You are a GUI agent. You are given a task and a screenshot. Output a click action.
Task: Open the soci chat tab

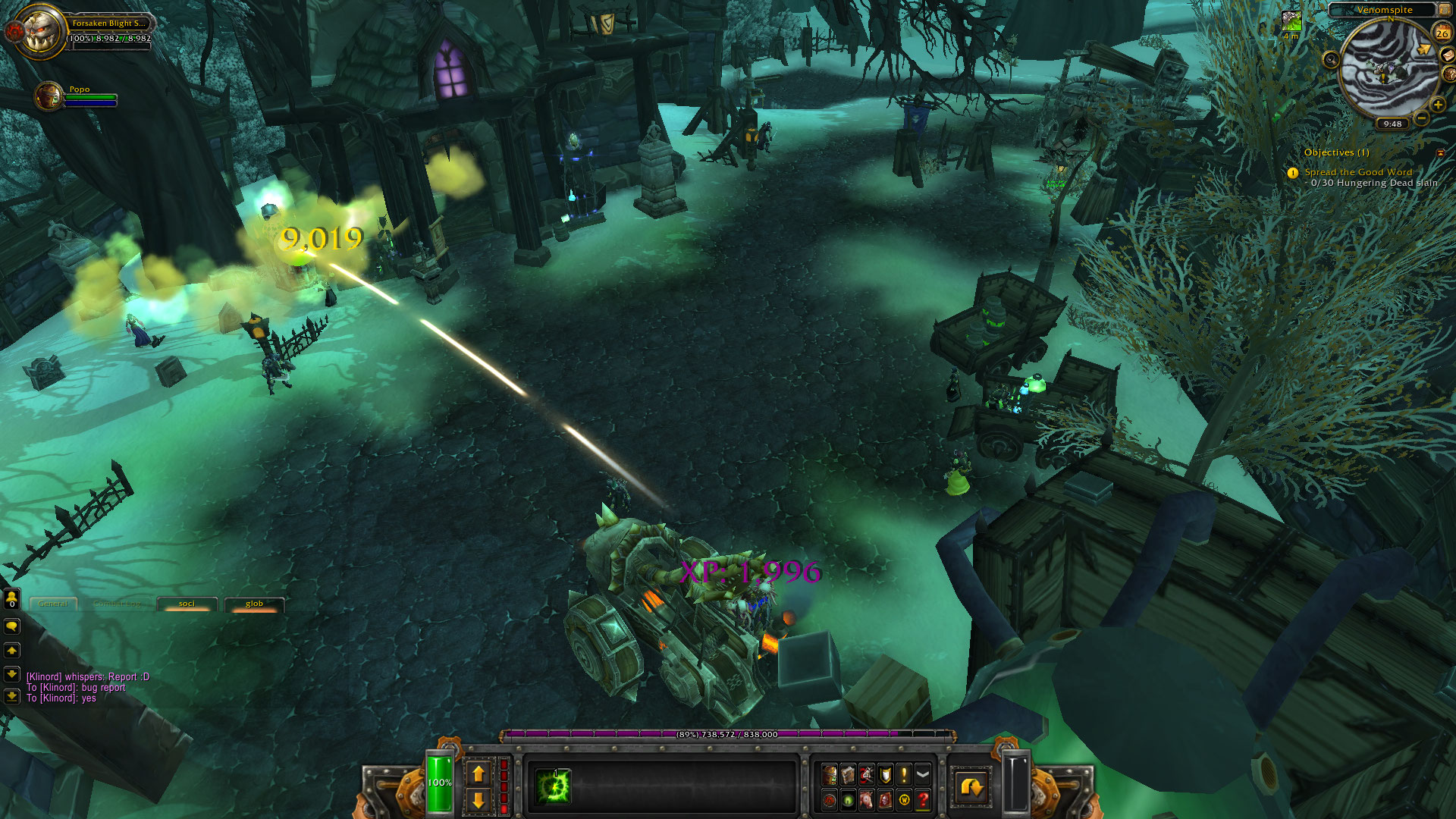[187, 604]
